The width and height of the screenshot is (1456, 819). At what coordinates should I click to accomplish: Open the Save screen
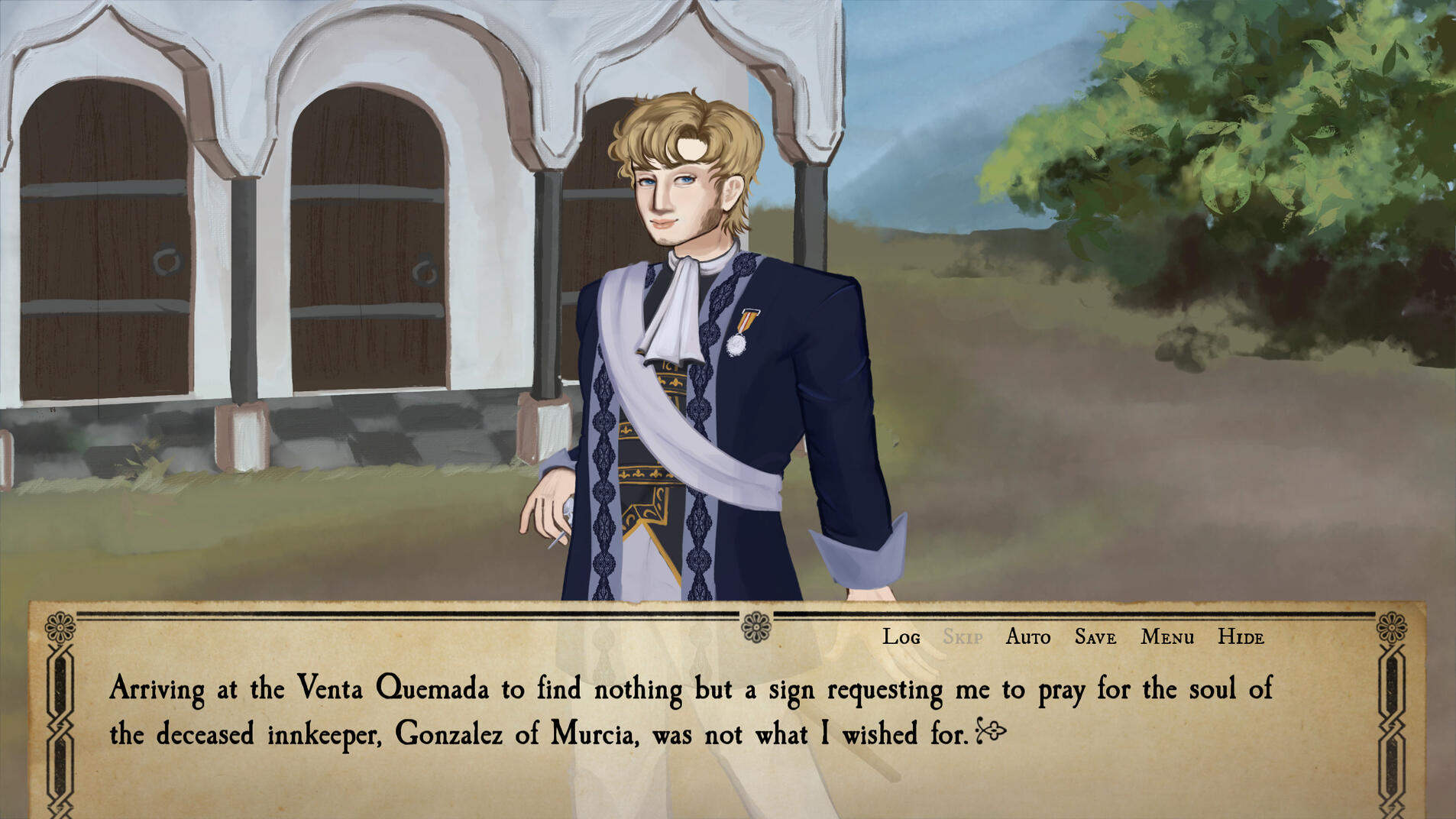click(x=1094, y=636)
